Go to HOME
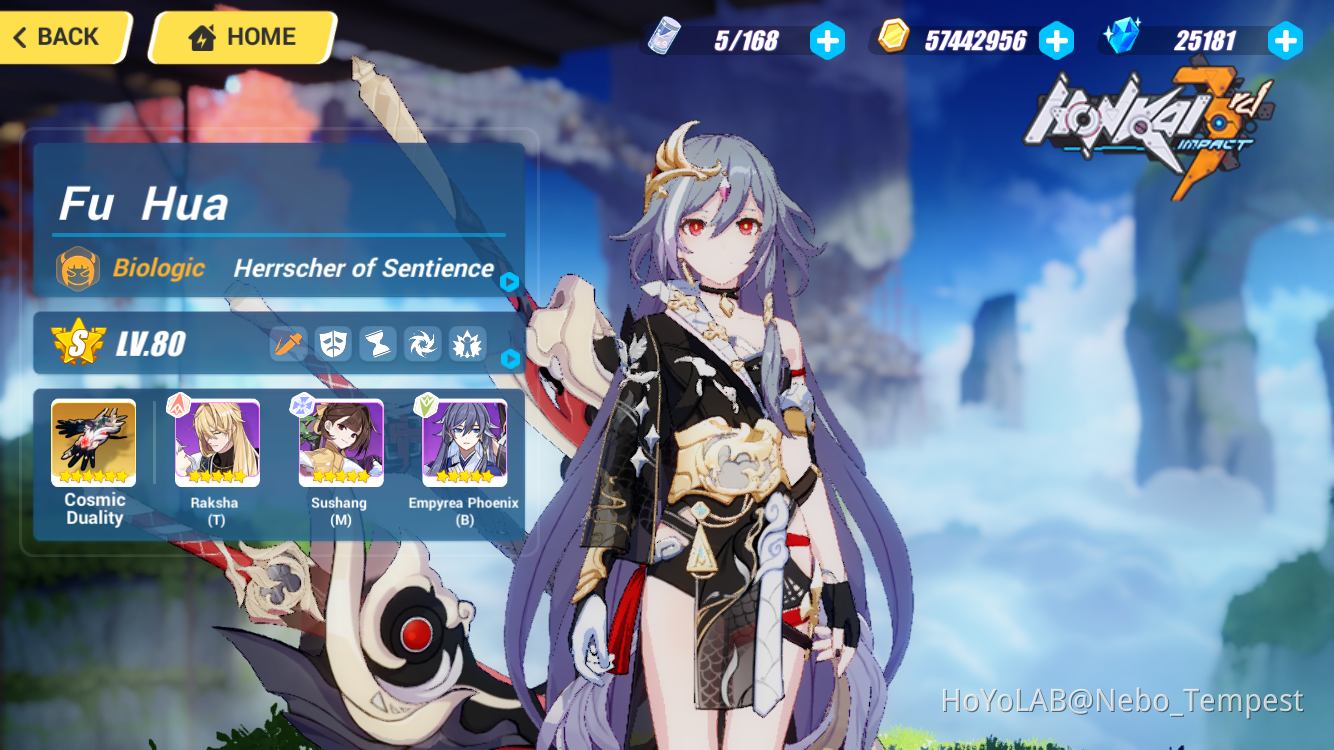Image resolution: width=1334 pixels, height=750 pixels. [240, 37]
